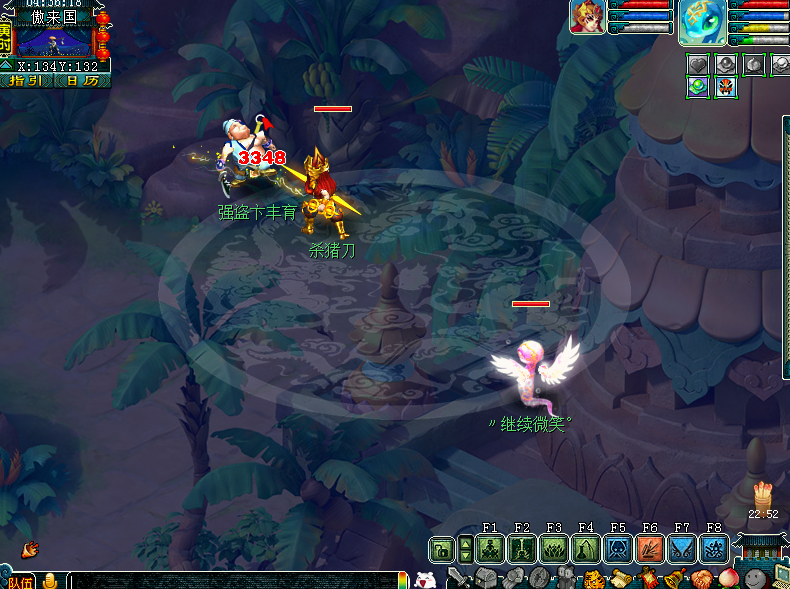Click the sword attack icon
This screenshot has width=790, height=589.
coord(459,578)
